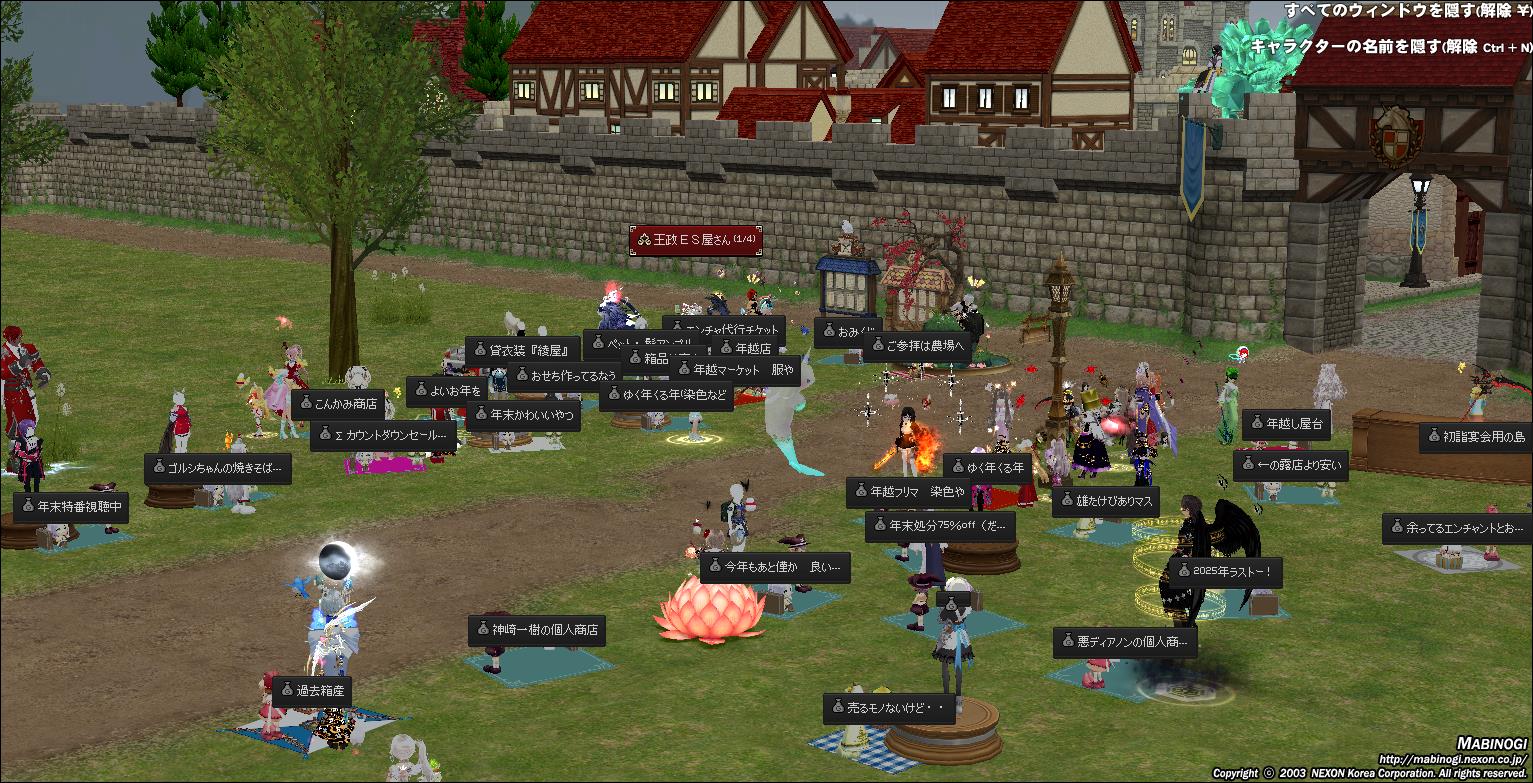This screenshot has height=783, width=1533.
Task: Open the こんかみ商店 shop sign
Action: coord(338,404)
